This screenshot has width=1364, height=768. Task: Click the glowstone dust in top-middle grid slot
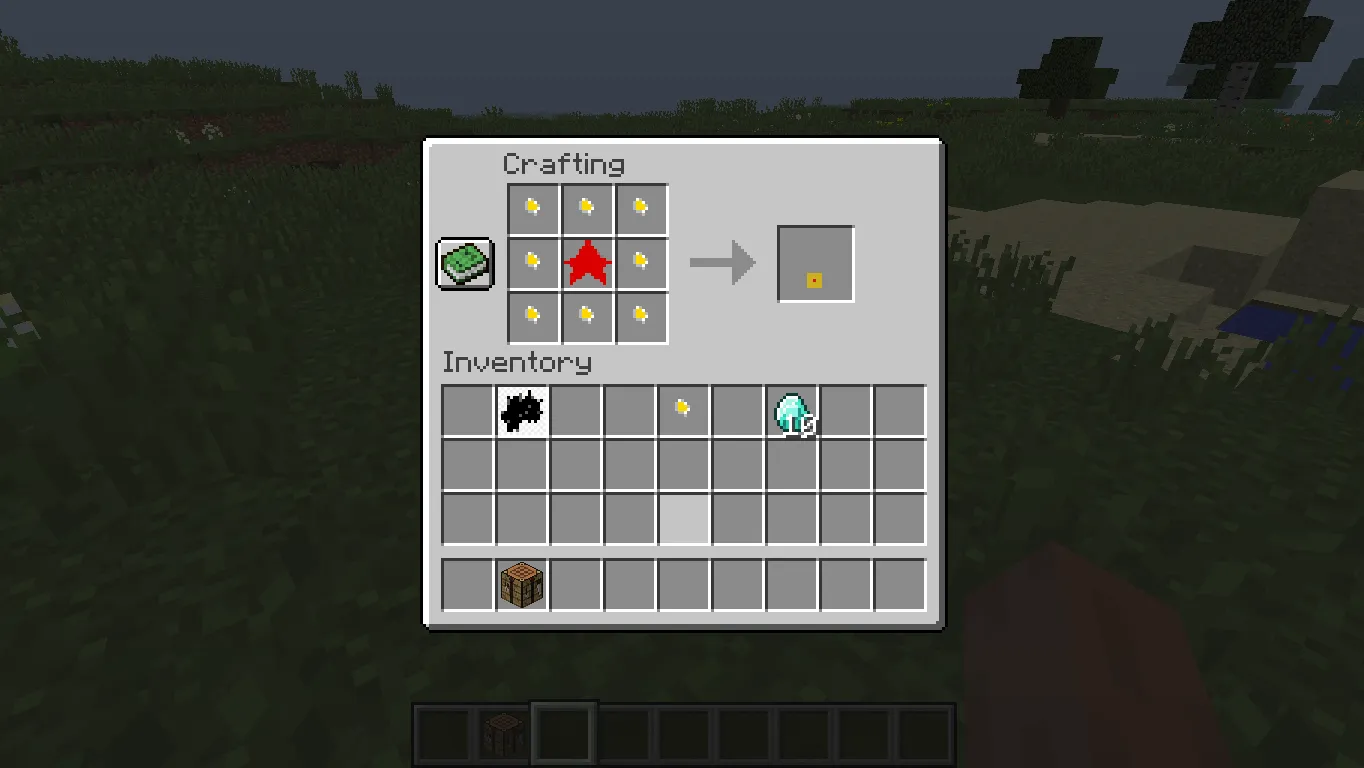coord(586,207)
